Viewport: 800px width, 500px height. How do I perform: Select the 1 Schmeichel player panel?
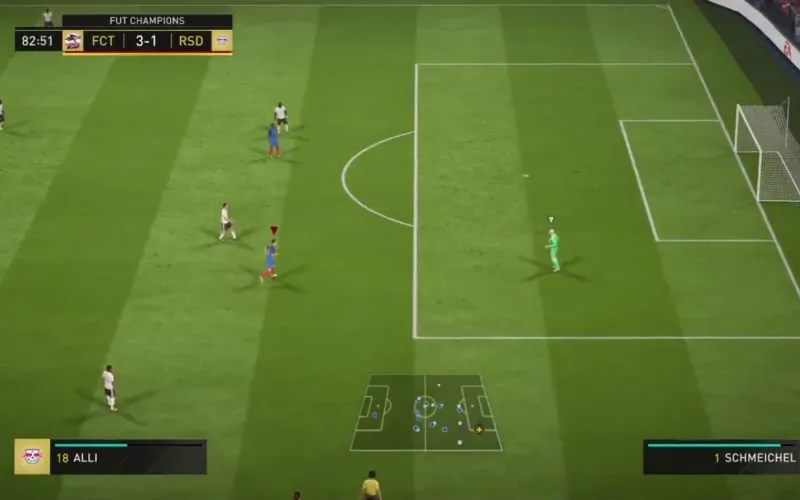720,457
